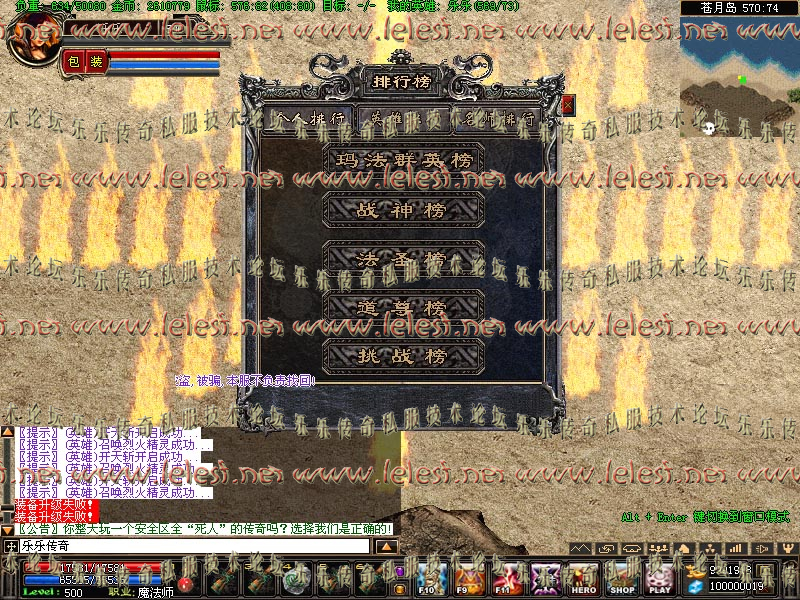
Task: Show the 道尊榜 taoist ranking
Action: click(x=405, y=307)
